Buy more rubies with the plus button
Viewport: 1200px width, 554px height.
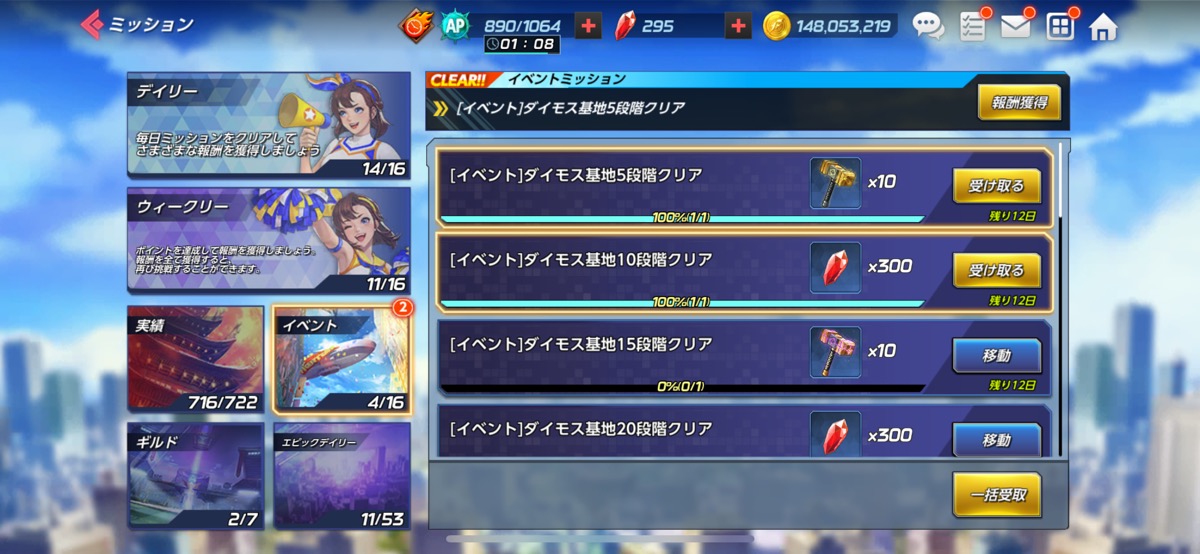coord(738,26)
